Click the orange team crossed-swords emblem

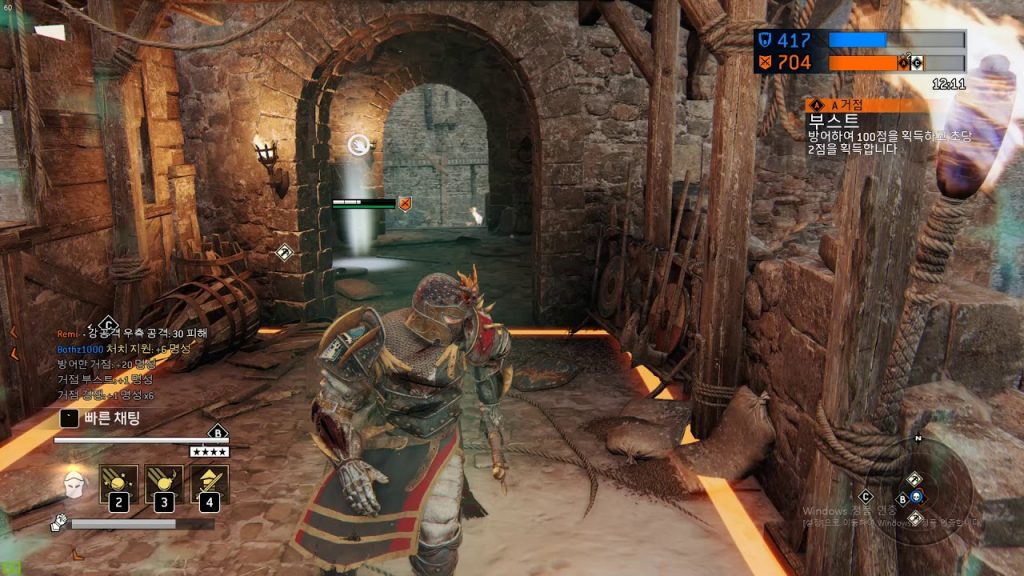tap(764, 63)
